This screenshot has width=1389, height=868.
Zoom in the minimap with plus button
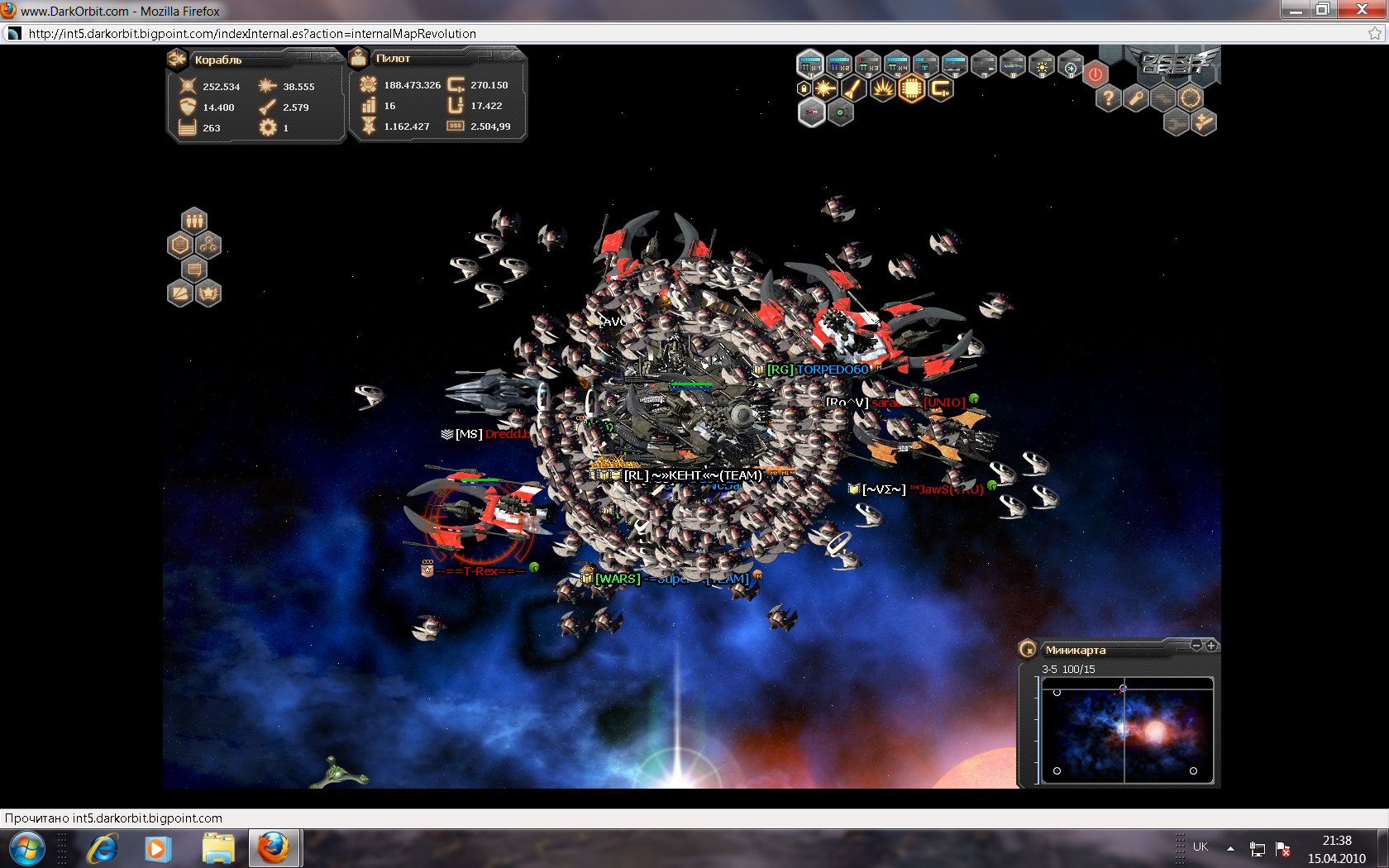(1211, 646)
